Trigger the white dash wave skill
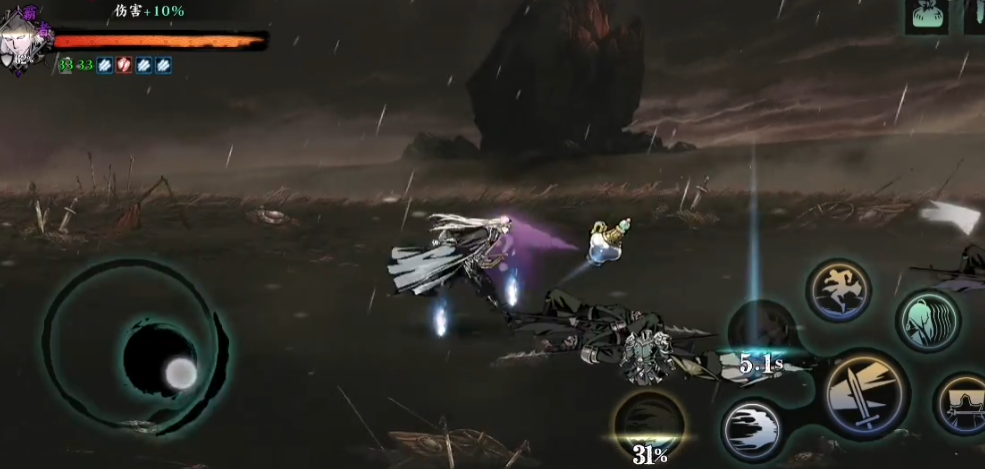The width and height of the screenshot is (985, 469). tap(753, 430)
